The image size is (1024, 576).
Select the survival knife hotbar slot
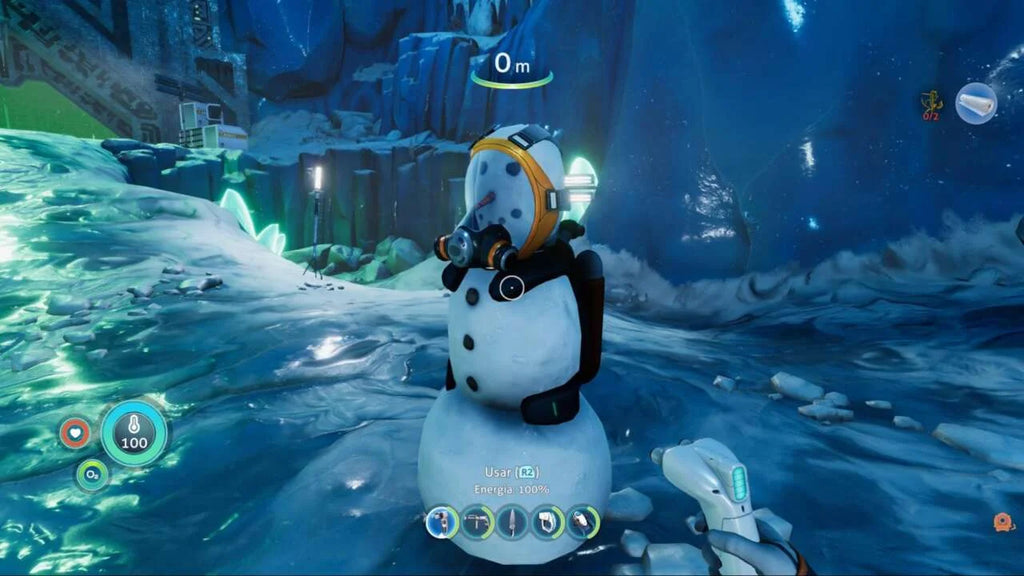click(512, 522)
